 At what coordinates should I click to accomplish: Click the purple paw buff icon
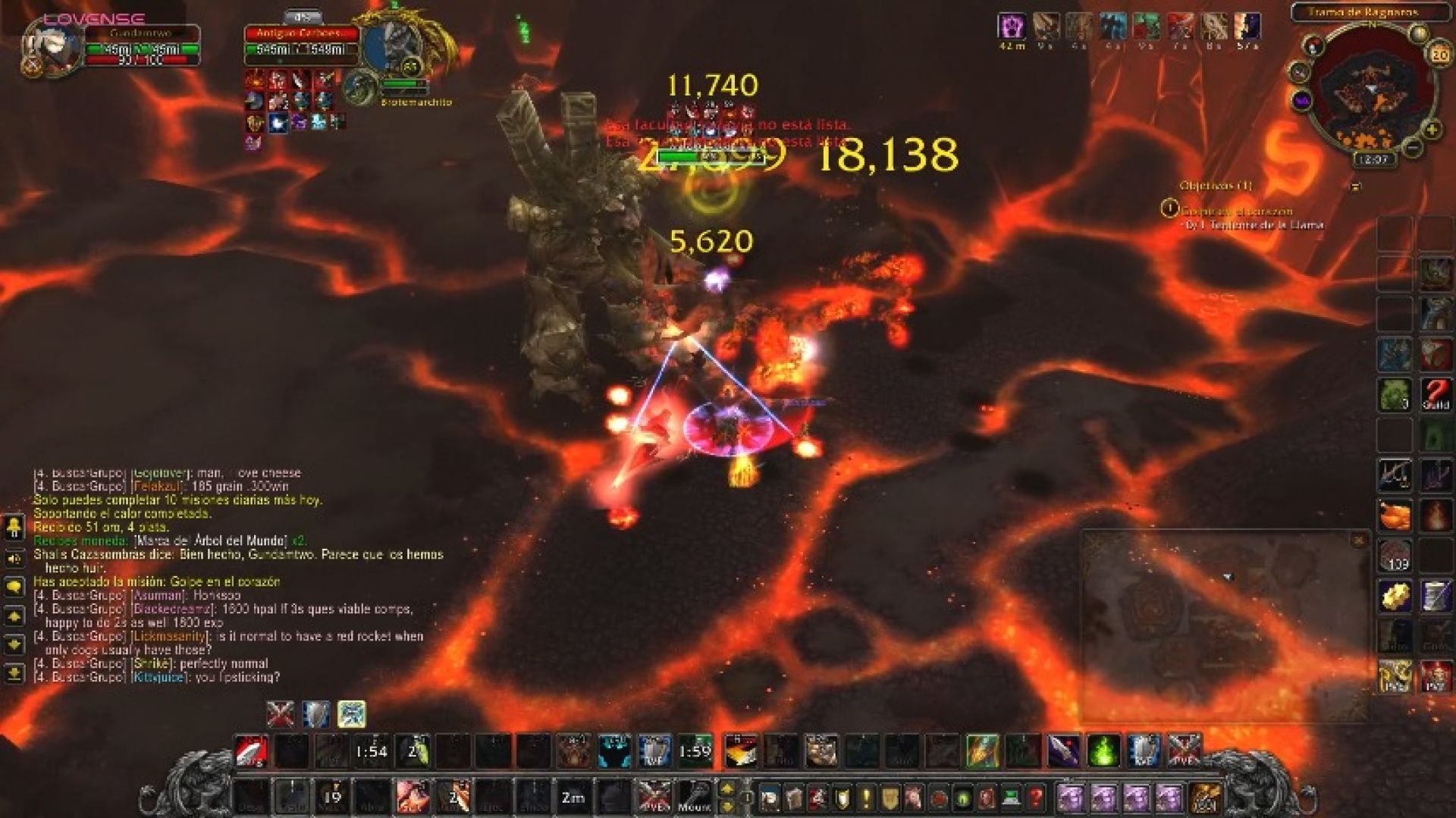click(x=1011, y=27)
